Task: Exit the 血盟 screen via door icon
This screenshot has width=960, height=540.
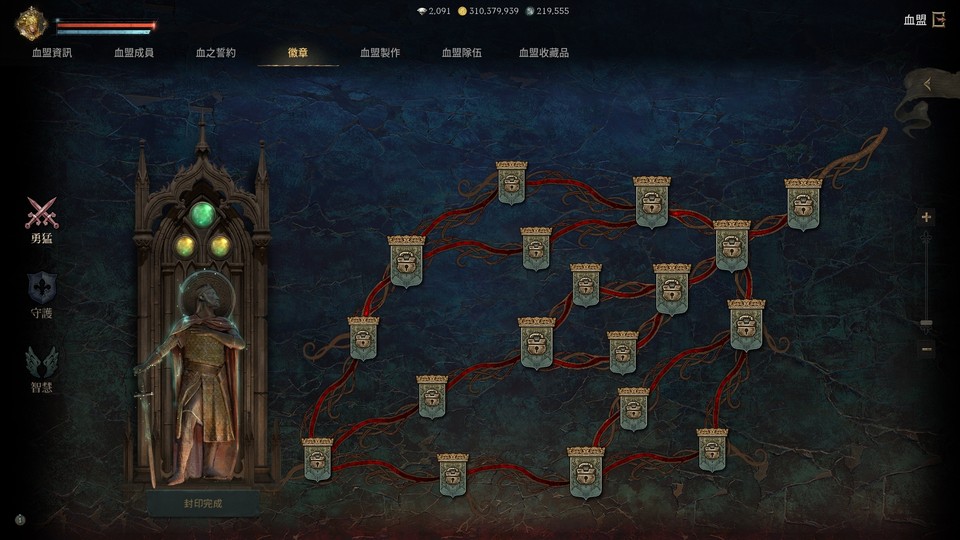Action: tap(938, 19)
